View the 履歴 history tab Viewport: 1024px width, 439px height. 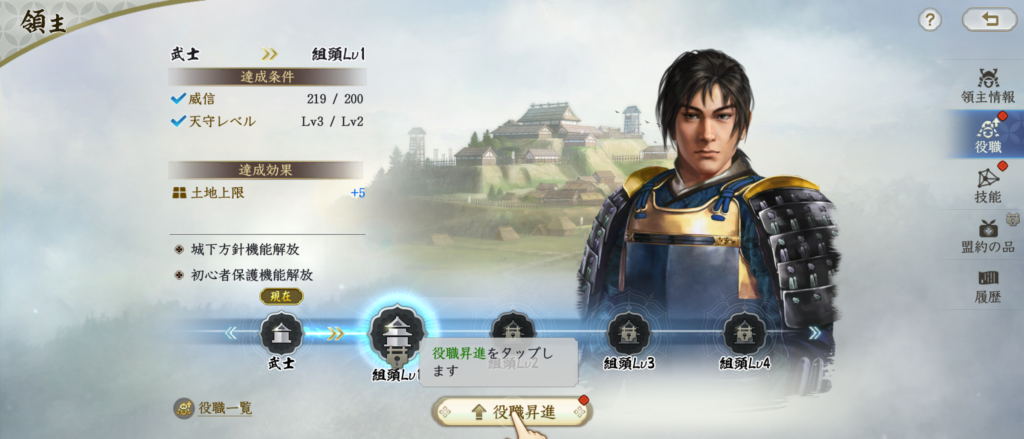(x=988, y=285)
